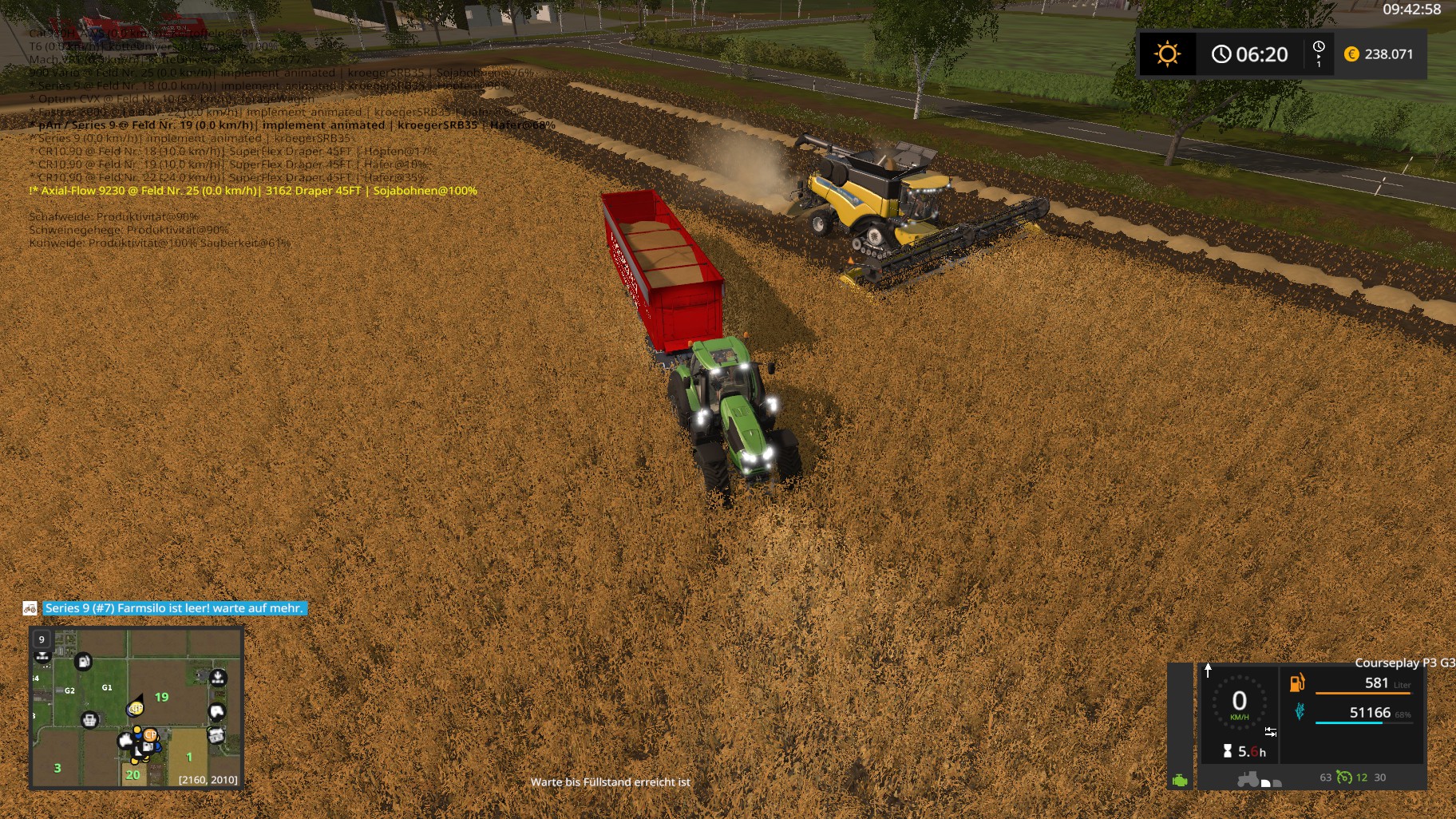Click the cyan fill level bar at 68%

1348,722
